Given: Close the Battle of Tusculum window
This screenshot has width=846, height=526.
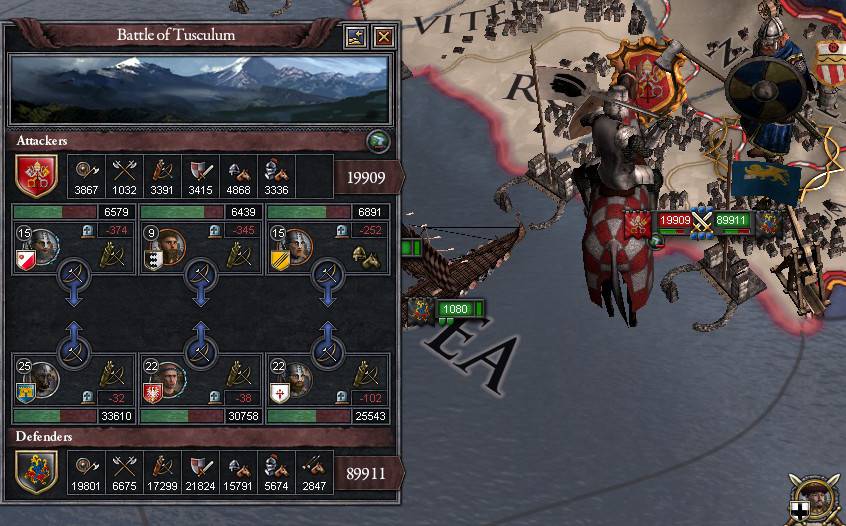Looking at the screenshot, I should (x=383, y=38).
